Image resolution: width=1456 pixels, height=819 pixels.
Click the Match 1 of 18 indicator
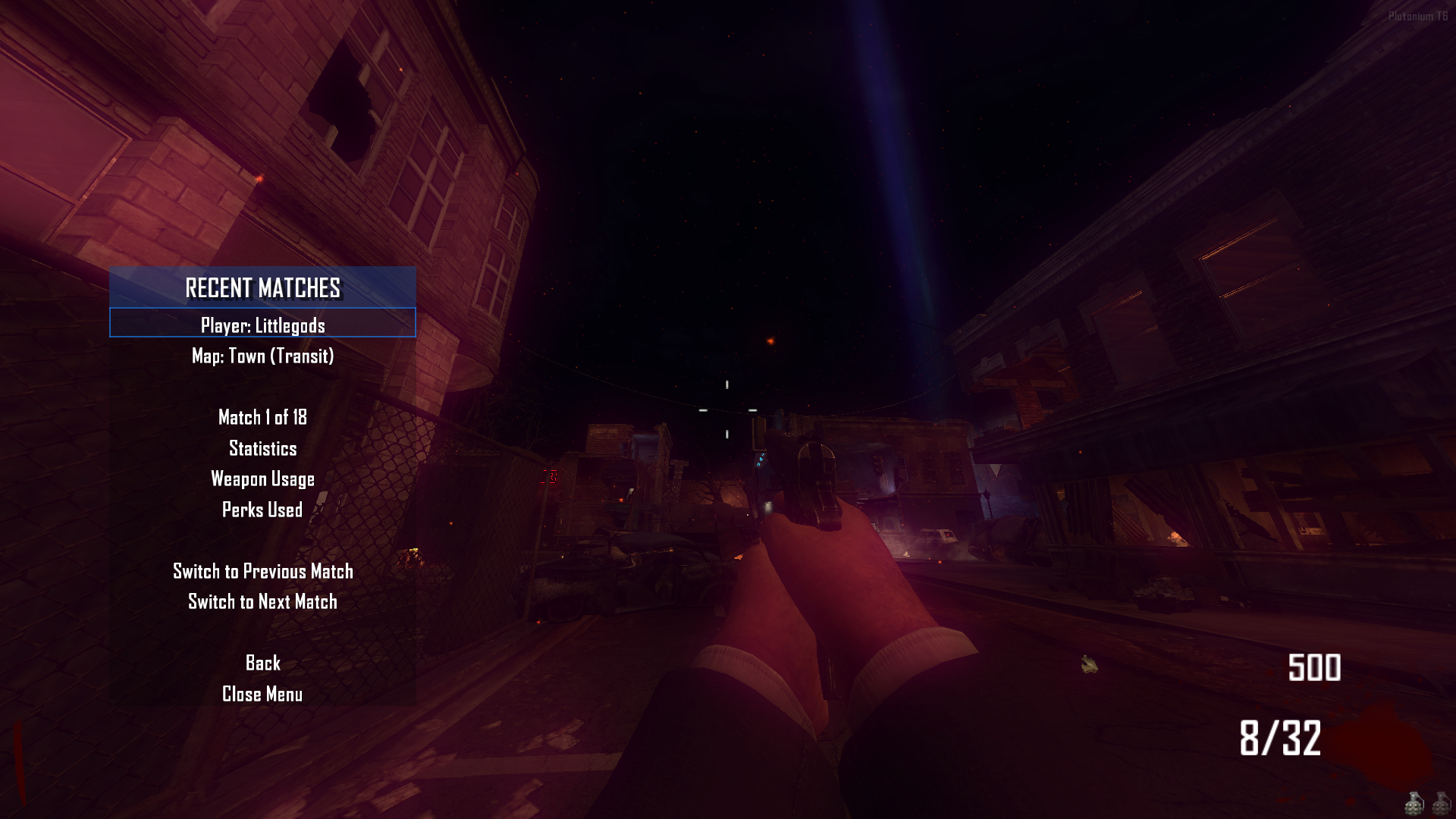[262, 417]
